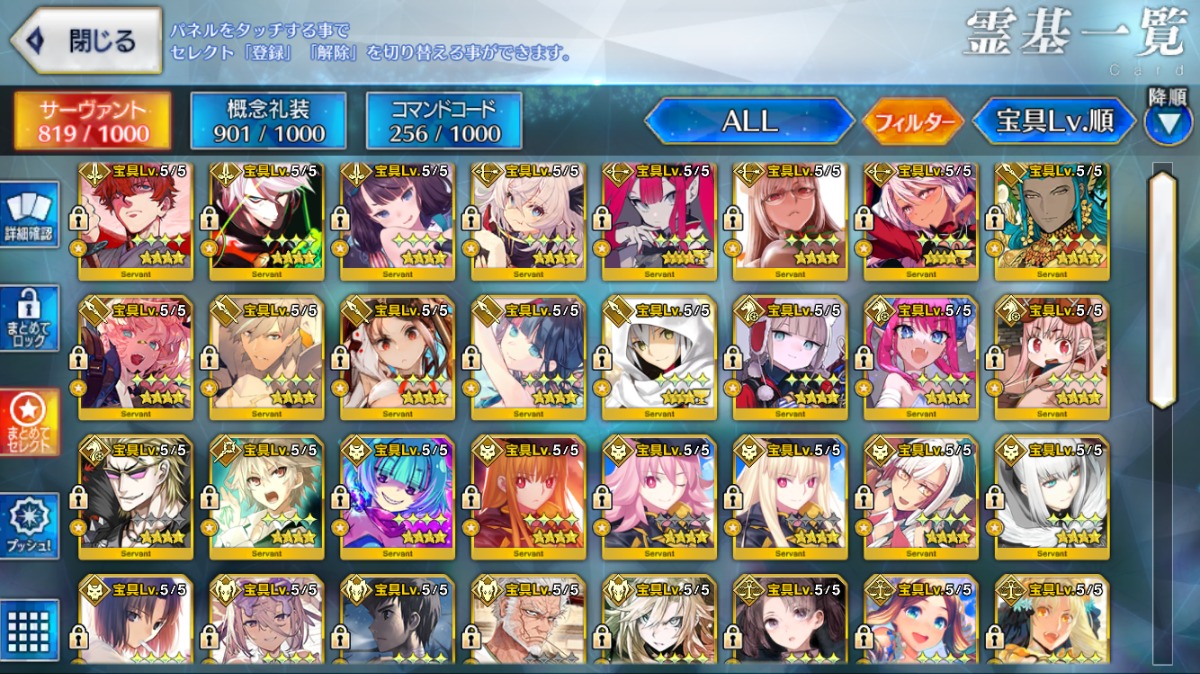The image size is (1200, 674).
Task: Click the vertical scrollbar handle
Action: pyautogui.click(x=1162, y=289)
